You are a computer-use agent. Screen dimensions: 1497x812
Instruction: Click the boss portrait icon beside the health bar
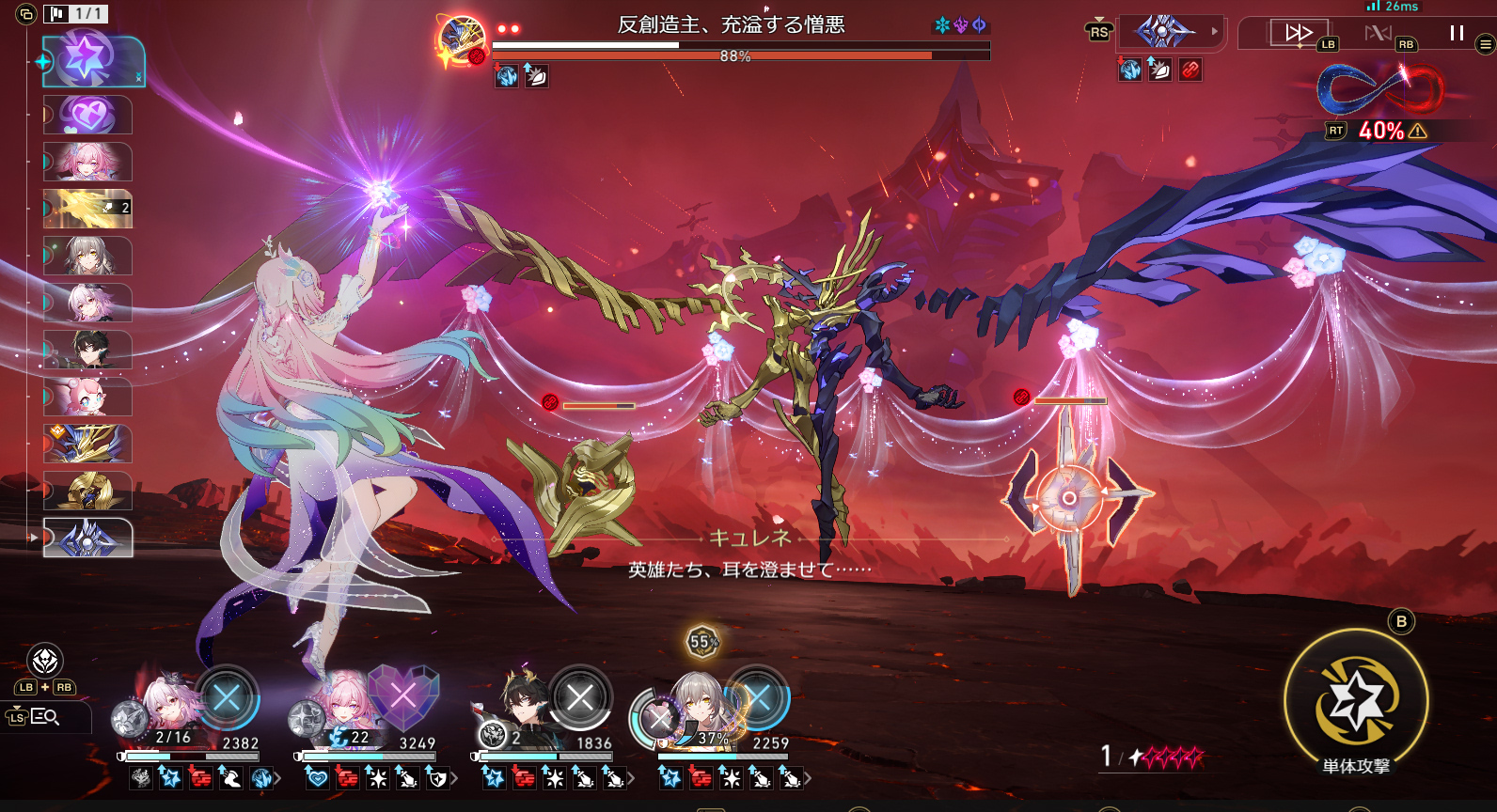pos(462,40)
